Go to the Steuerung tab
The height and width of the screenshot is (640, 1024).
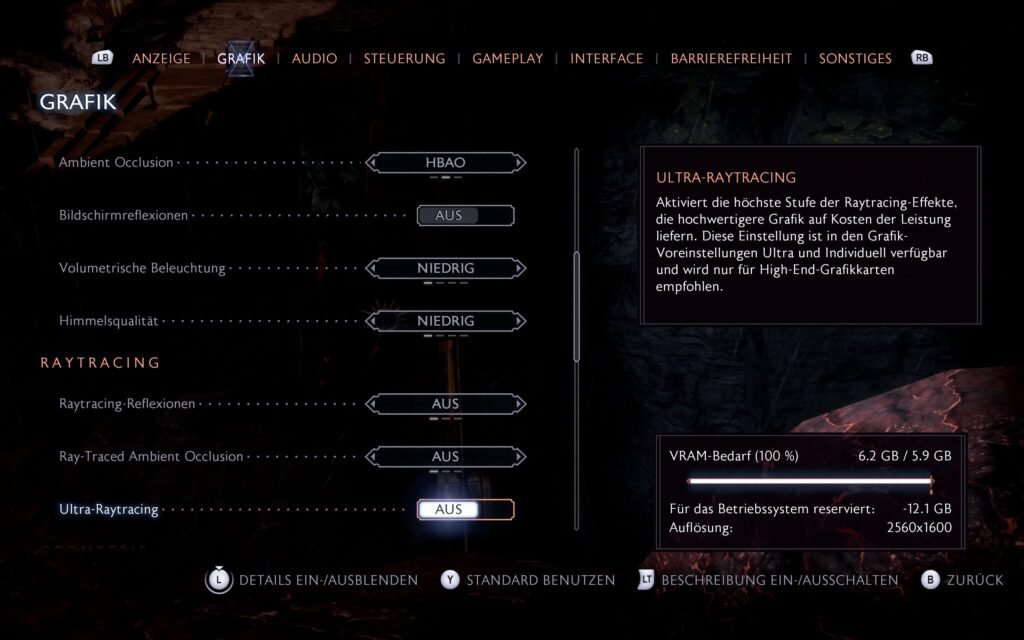pyautogui.click(x=404, y=58)
